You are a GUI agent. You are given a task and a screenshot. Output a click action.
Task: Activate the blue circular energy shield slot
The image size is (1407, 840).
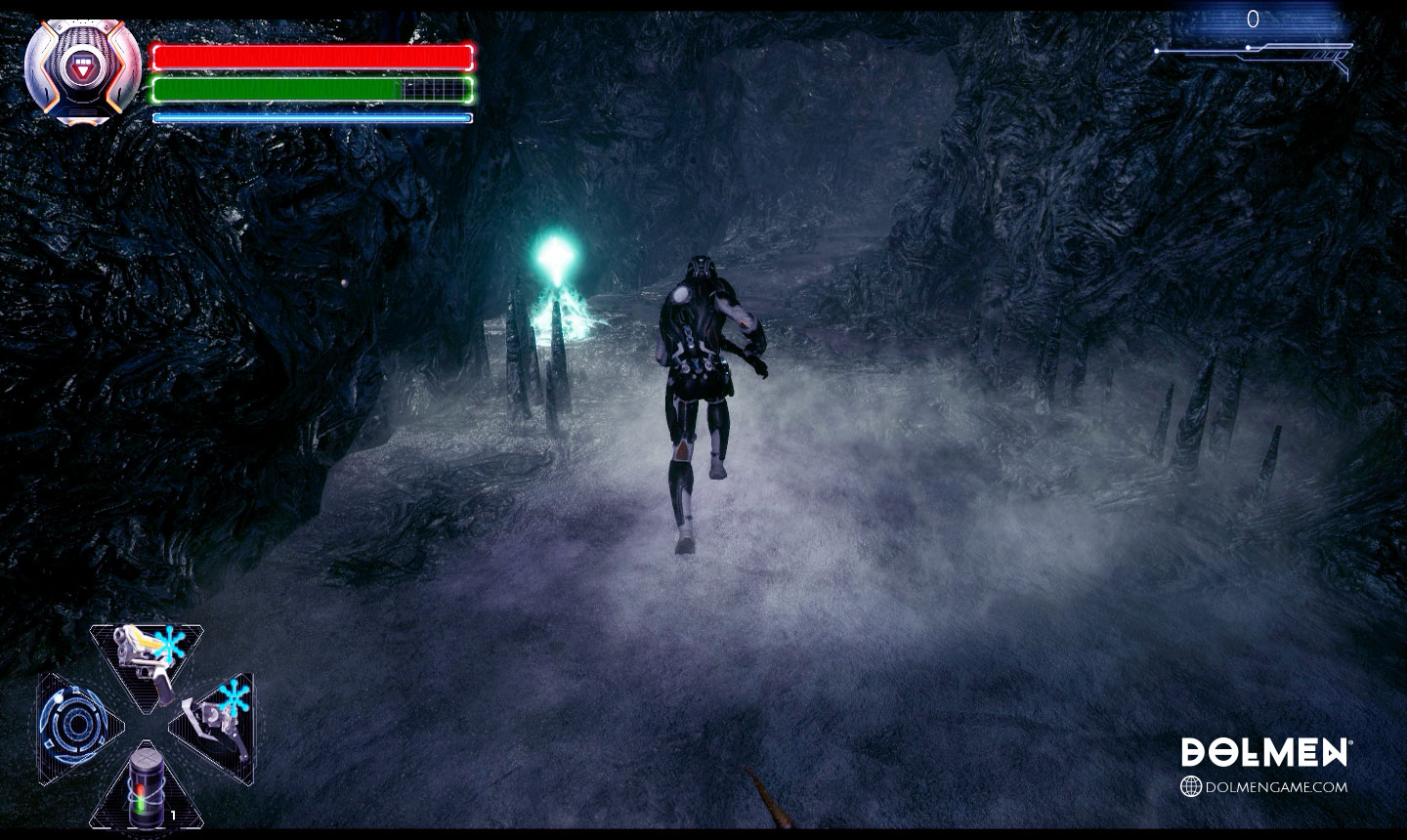click(x=73, y=728)
